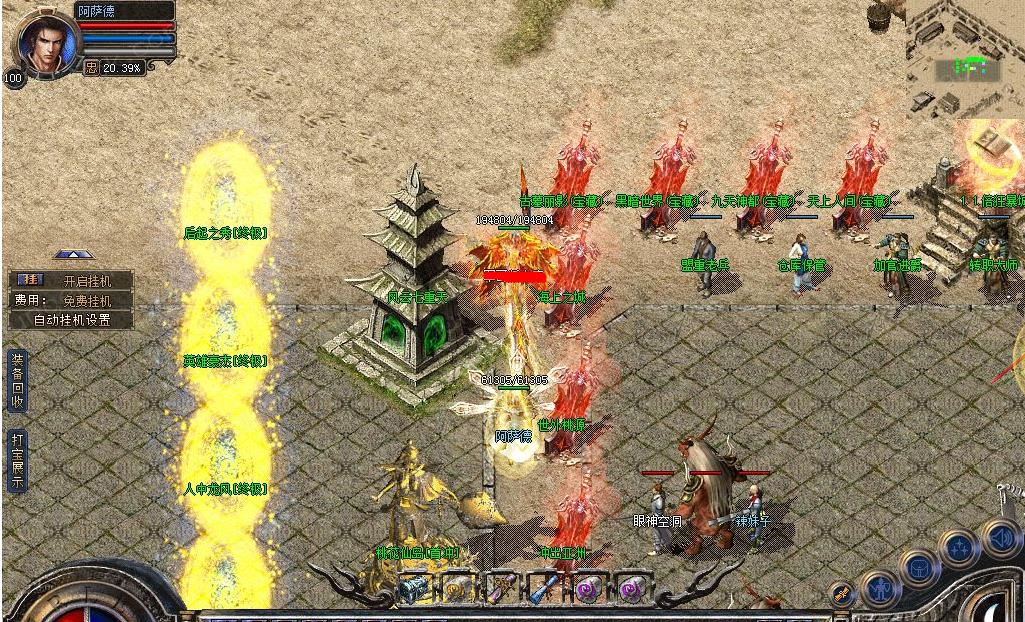
Task: Open the character armor figure button
Action: [882, 589]
